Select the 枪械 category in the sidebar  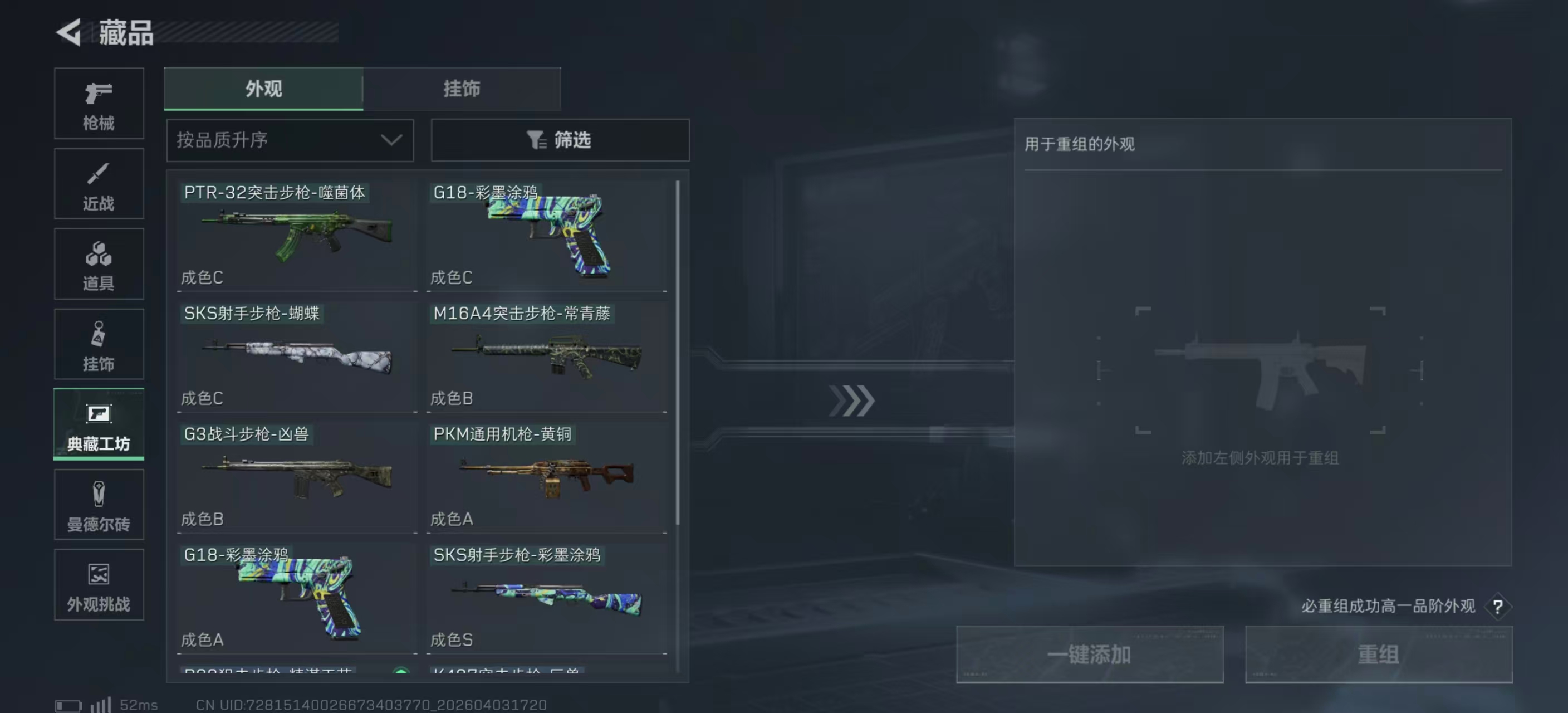tap(99, 104)
